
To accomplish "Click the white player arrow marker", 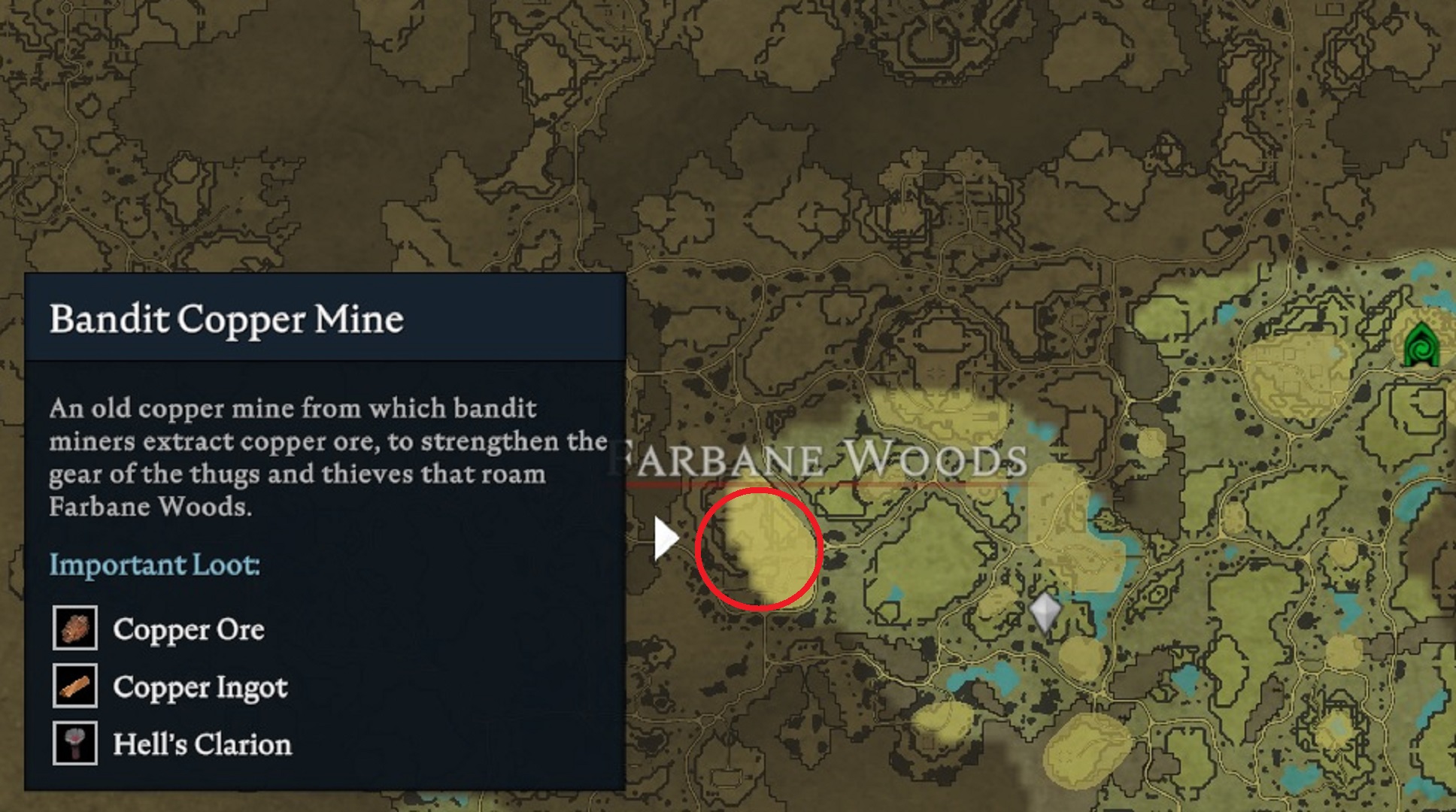I will 666,537.
